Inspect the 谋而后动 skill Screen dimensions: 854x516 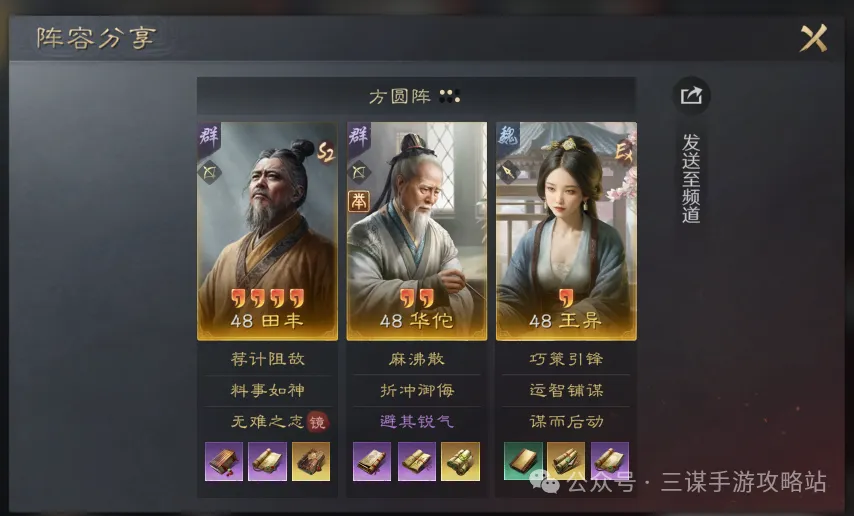[x=566, y=421]
